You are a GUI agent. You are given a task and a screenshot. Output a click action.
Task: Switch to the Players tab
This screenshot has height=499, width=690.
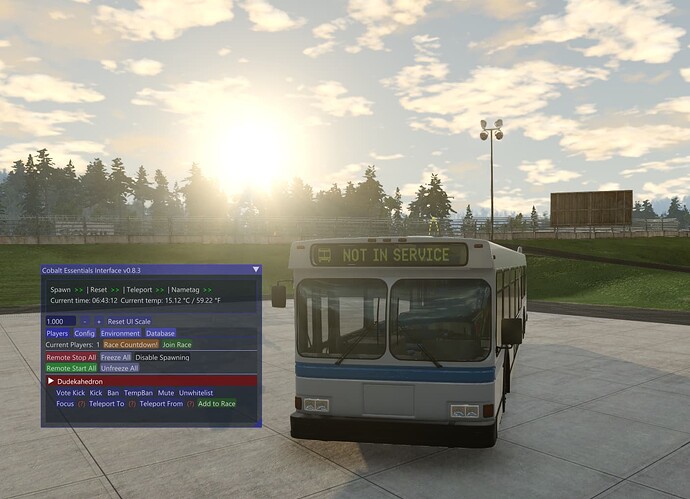(x=57, y=332)
